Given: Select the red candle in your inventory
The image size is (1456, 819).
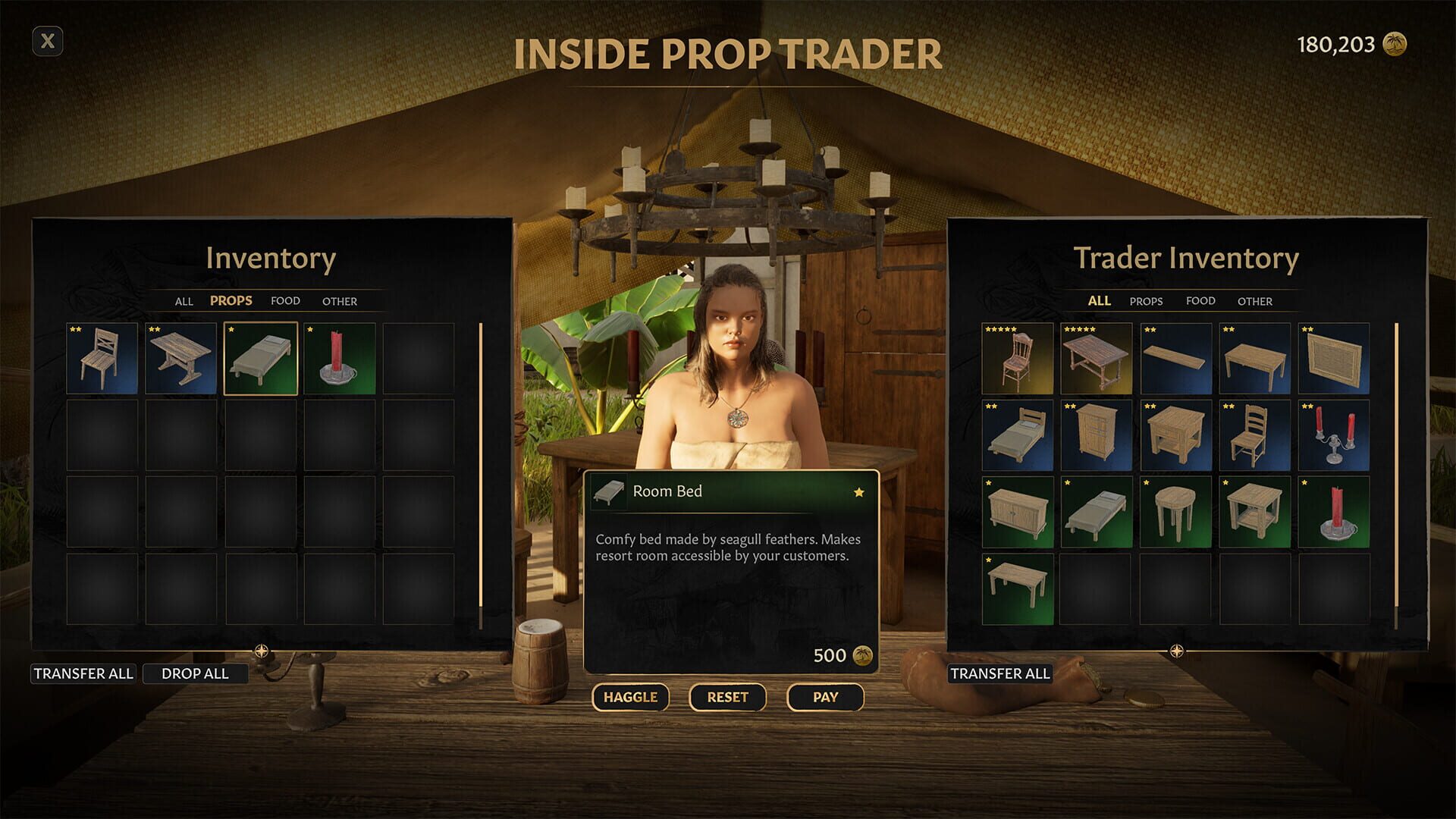Looking at the screenshot, I should tap(340, 356).
